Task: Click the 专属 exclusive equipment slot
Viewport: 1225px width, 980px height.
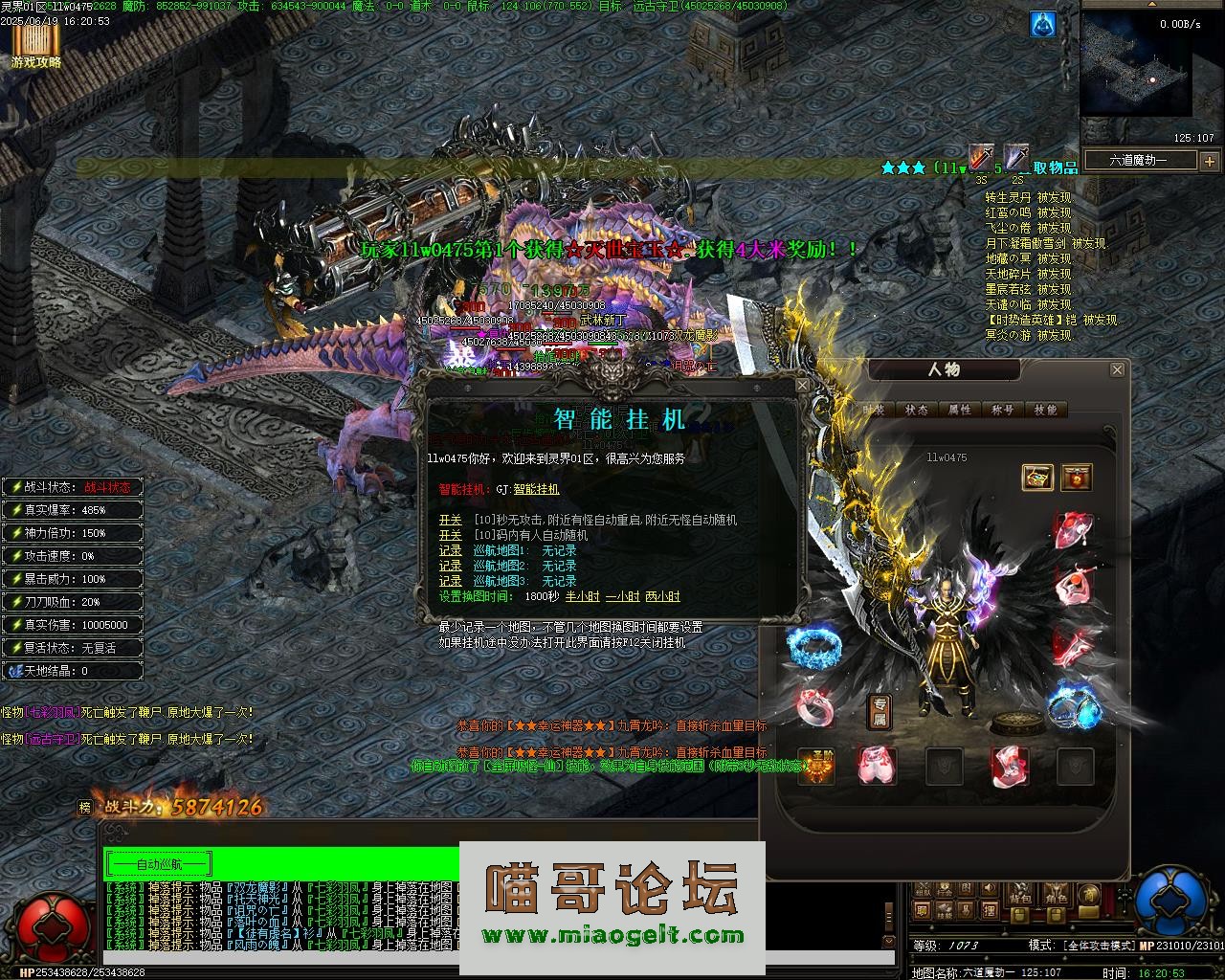Action: coord(879,712)
